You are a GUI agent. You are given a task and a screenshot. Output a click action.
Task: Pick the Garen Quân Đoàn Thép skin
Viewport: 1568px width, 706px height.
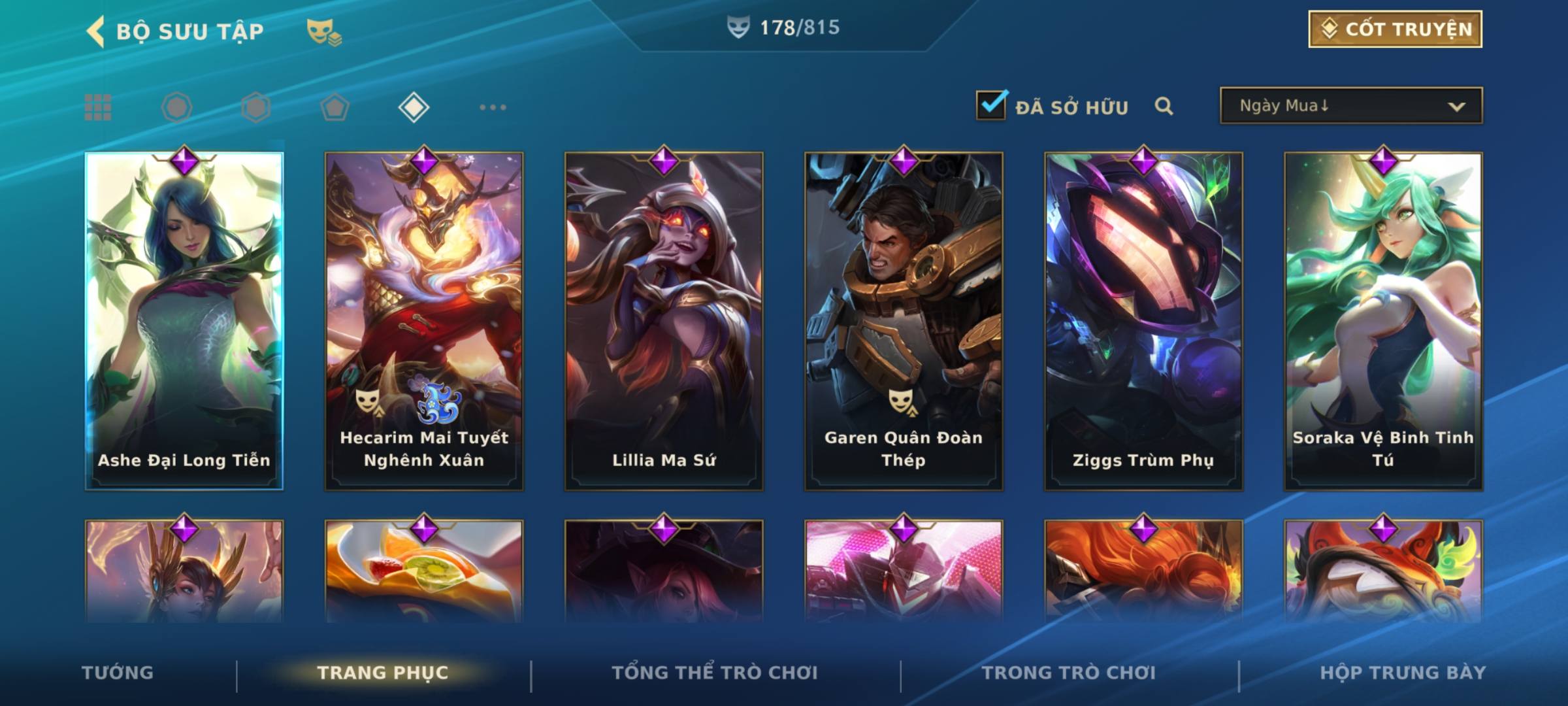(904, 320)
